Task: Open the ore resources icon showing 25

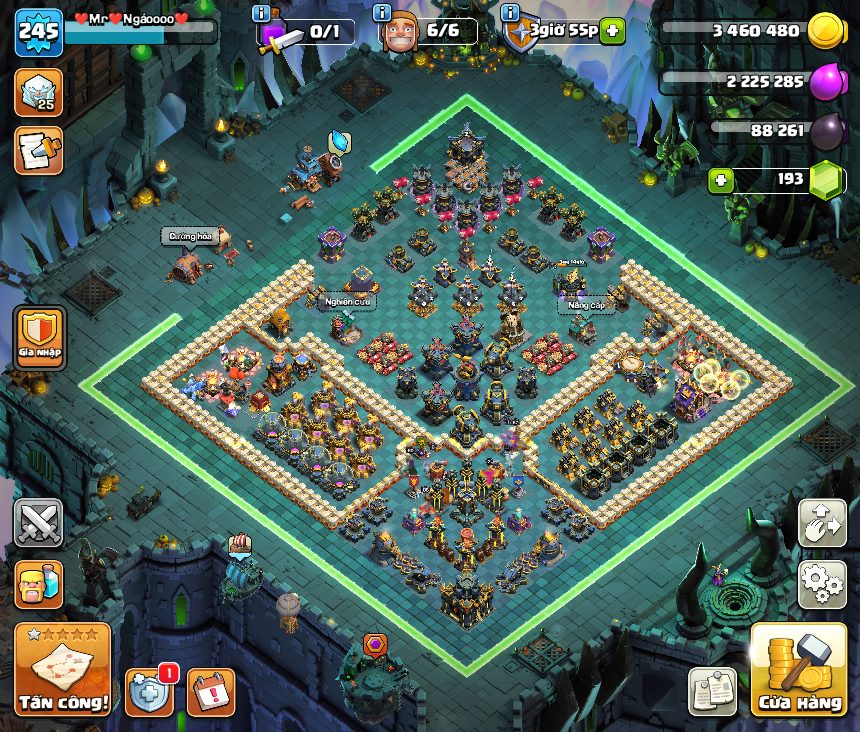Action: [38, 92]
